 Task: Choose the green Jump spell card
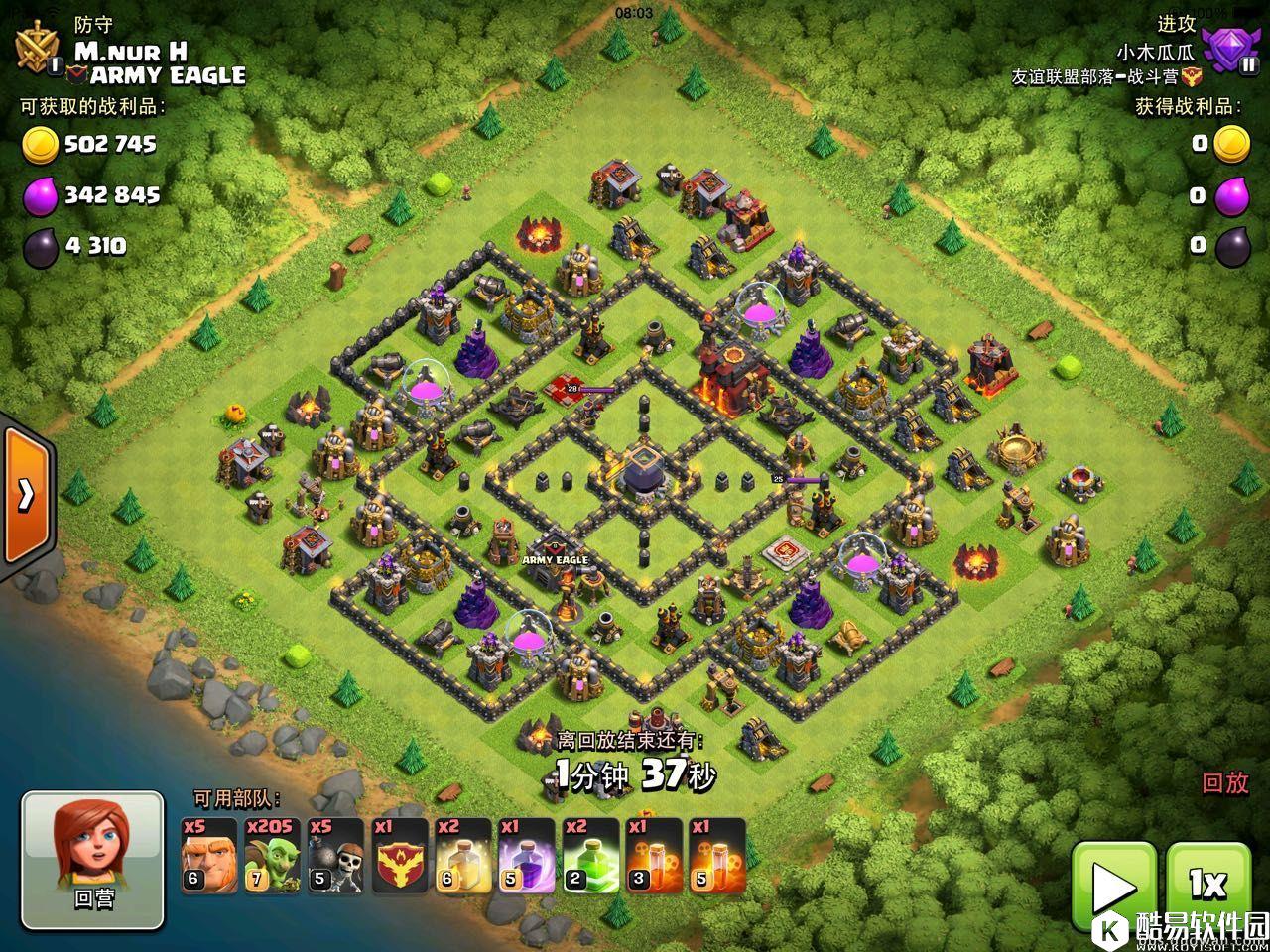tap(589, 855)
